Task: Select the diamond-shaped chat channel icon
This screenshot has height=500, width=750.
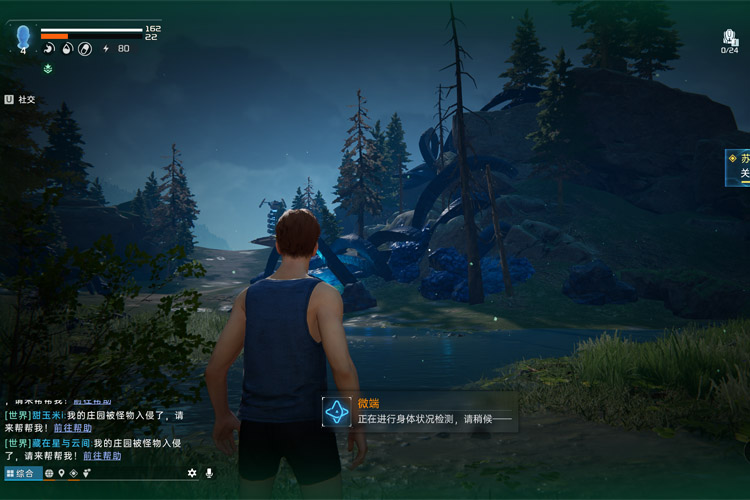Action: coord(73,473)
